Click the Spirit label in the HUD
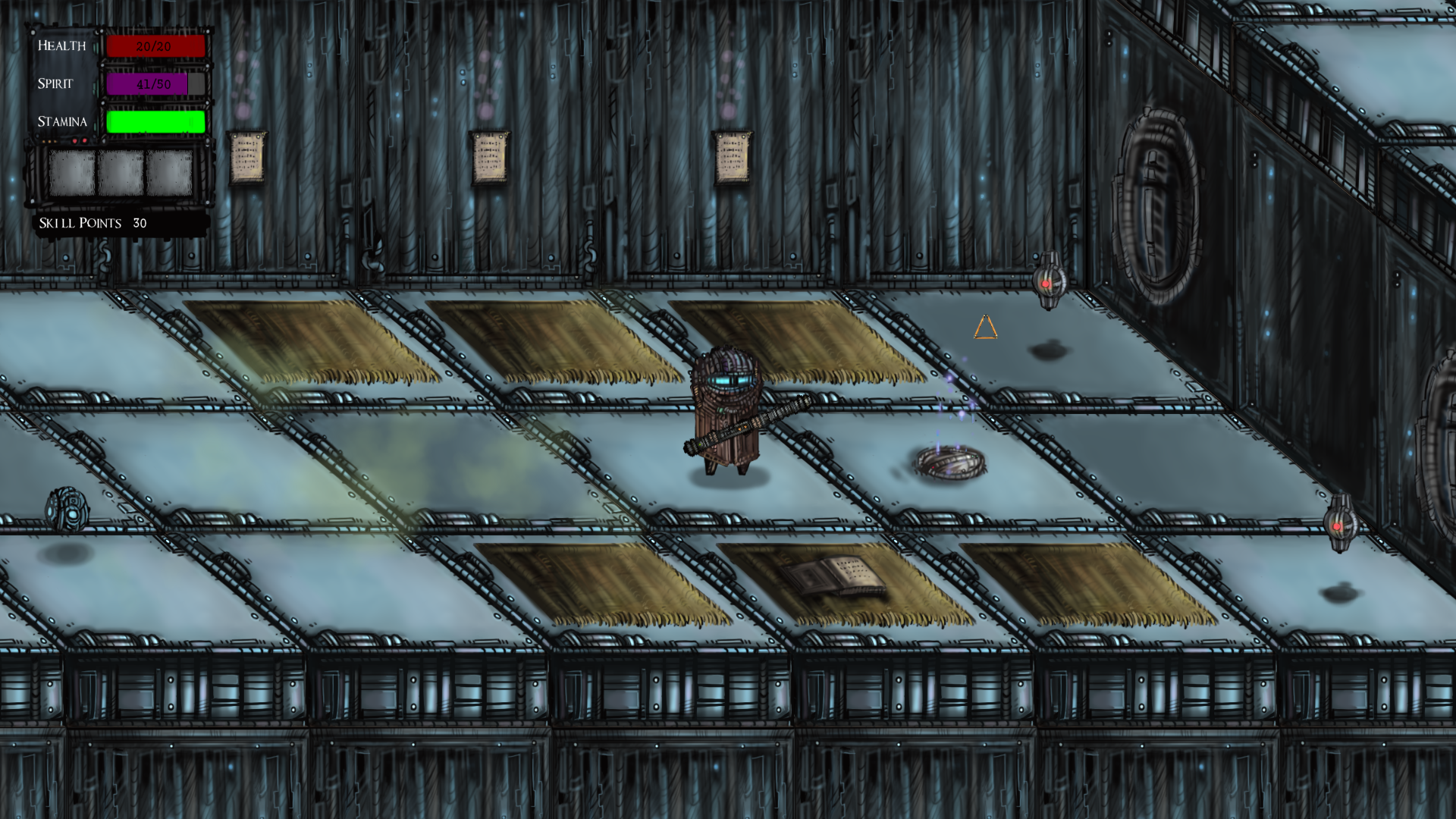 click(x=55, y=84)
